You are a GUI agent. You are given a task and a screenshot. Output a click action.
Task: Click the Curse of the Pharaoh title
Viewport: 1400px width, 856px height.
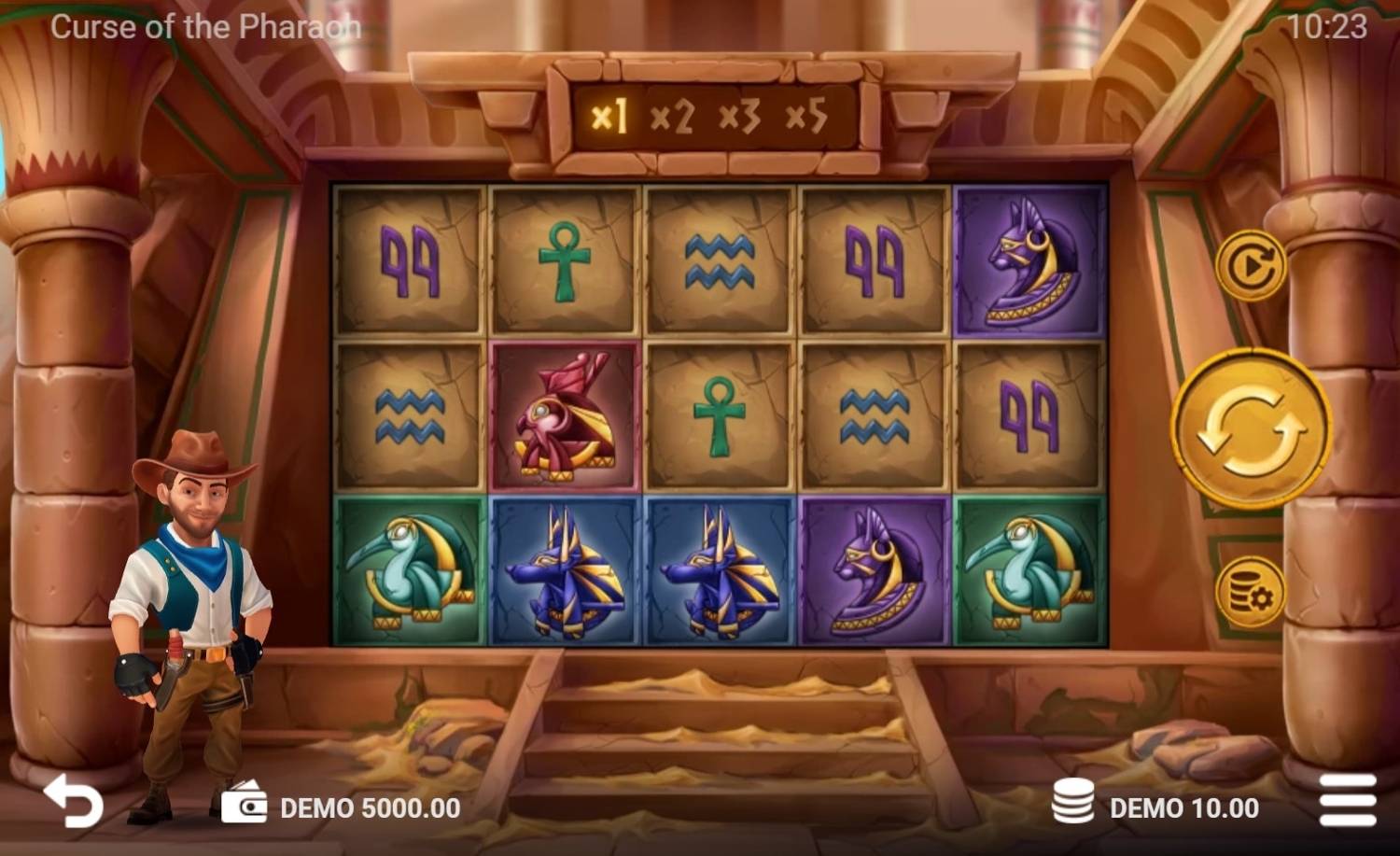[205, 25]
